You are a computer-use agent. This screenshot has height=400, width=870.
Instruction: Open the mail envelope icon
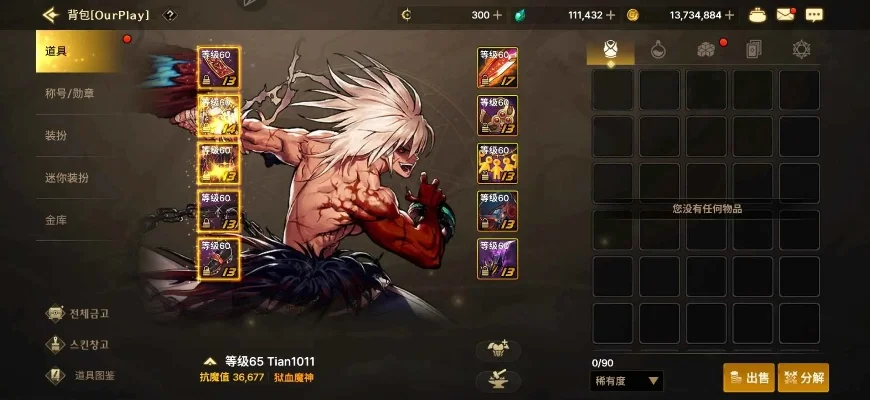point(786,15)
